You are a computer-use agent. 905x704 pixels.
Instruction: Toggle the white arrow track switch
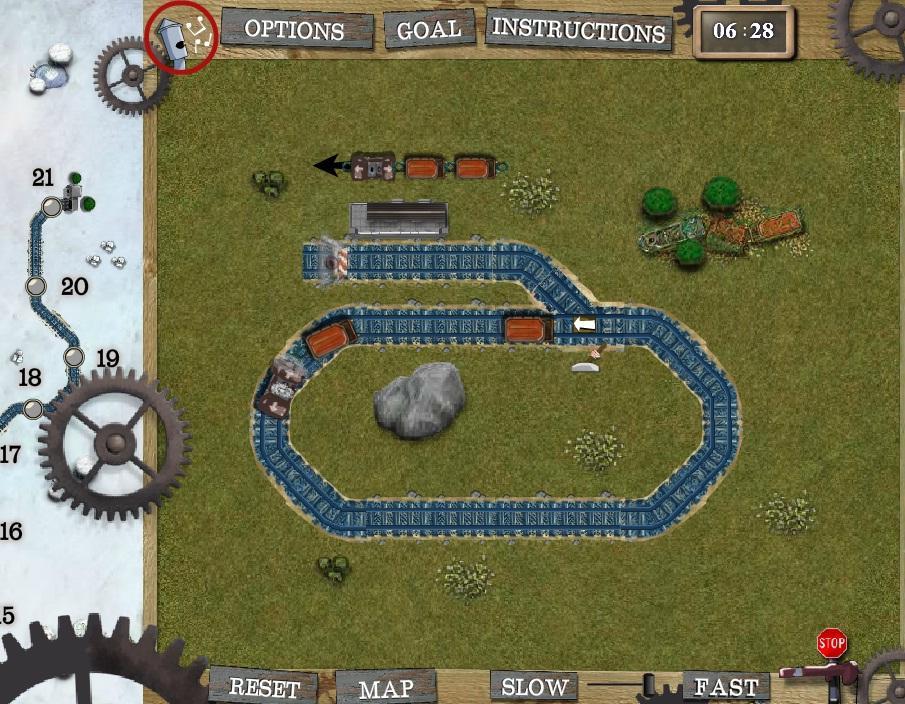click(583, 324)
